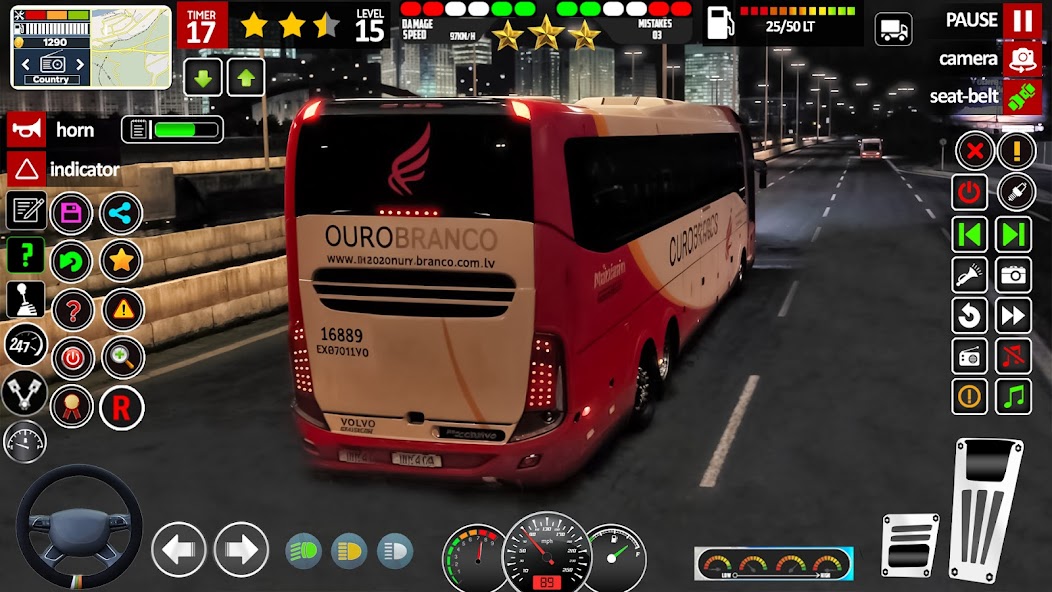
Task: Click the green music note icon
Action: pyautogui.click(x=1013, y=396)
